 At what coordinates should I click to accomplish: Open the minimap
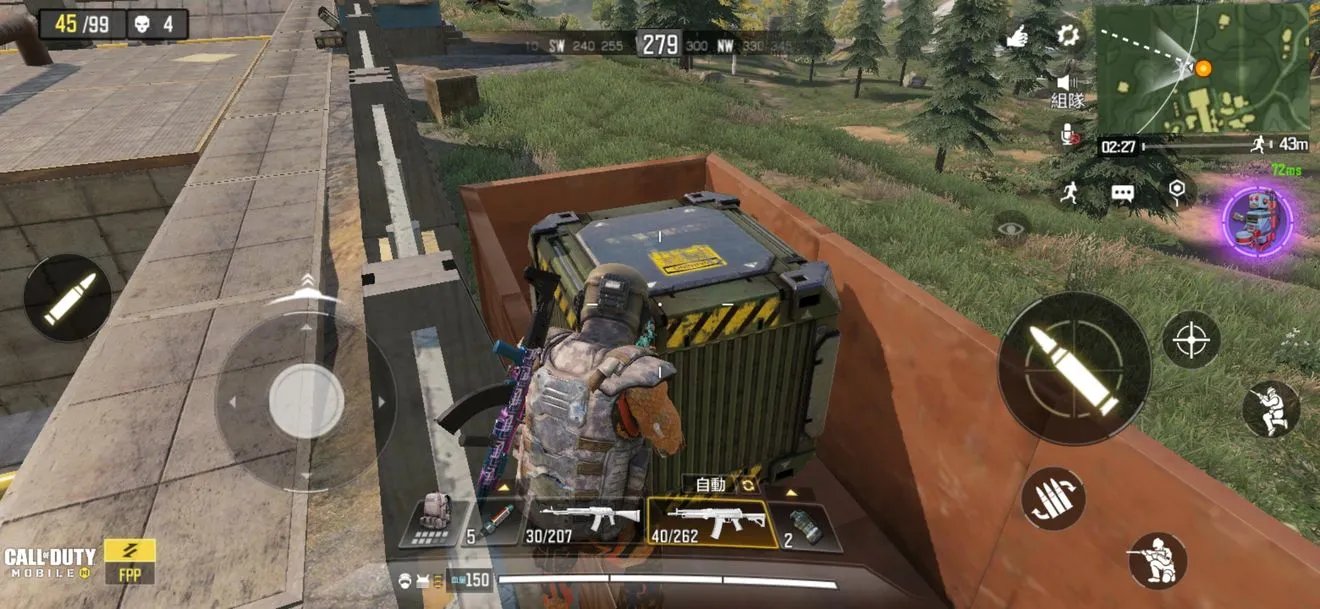(x=1202, y=69)
